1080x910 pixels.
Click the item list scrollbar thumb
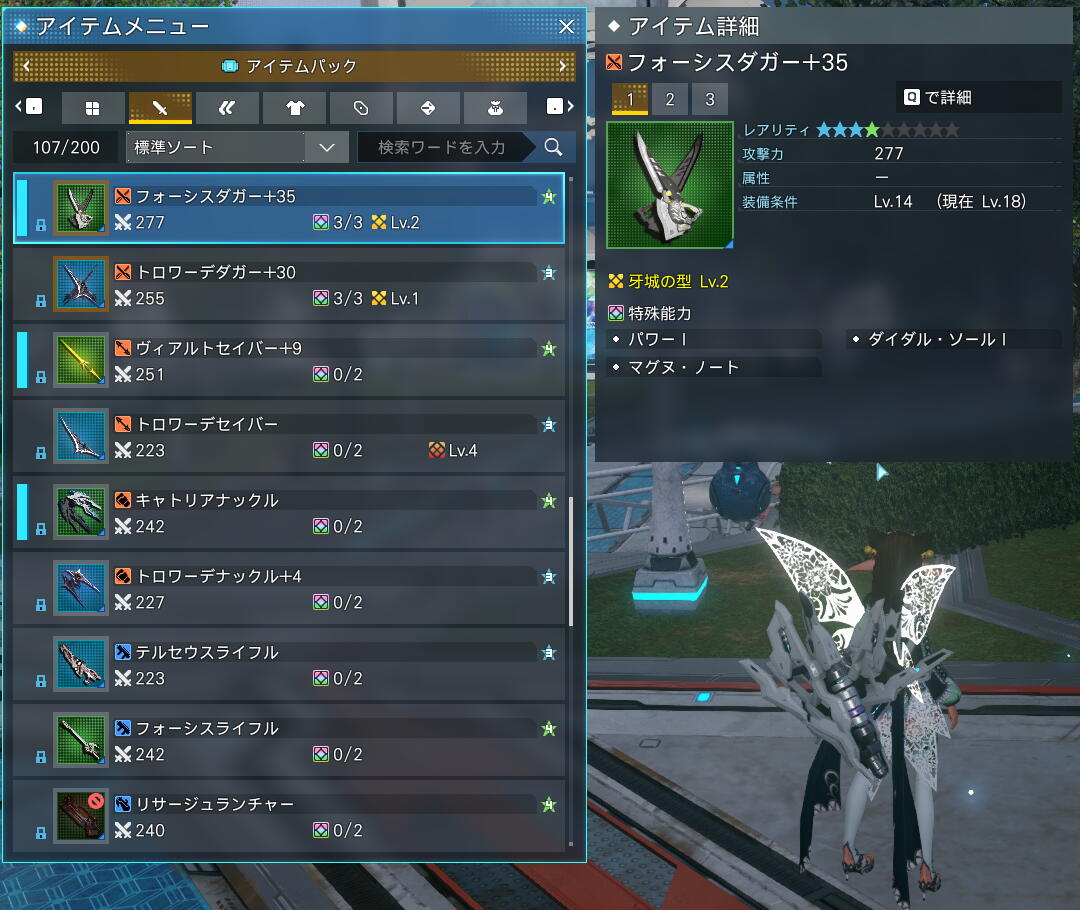pos(571,560)
